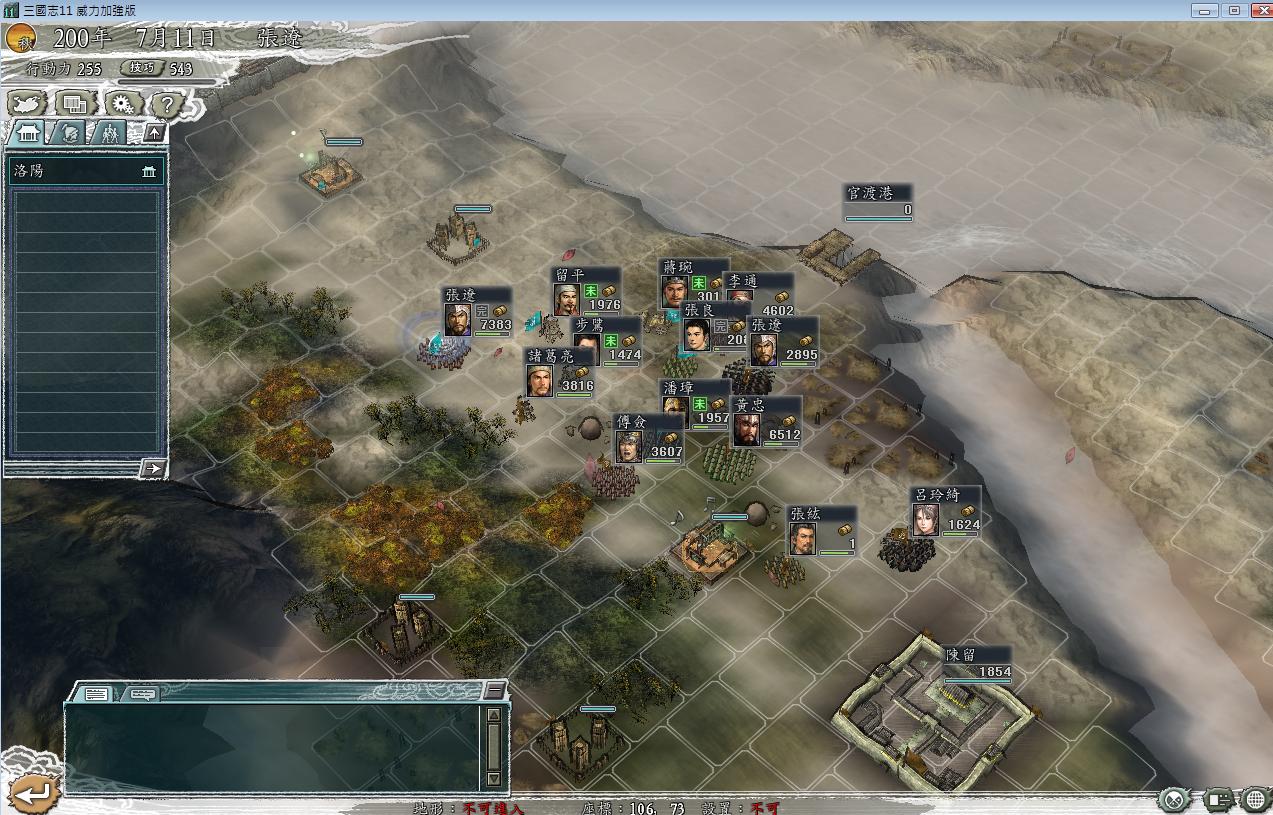Open the China map overview button

coord(26,103)
